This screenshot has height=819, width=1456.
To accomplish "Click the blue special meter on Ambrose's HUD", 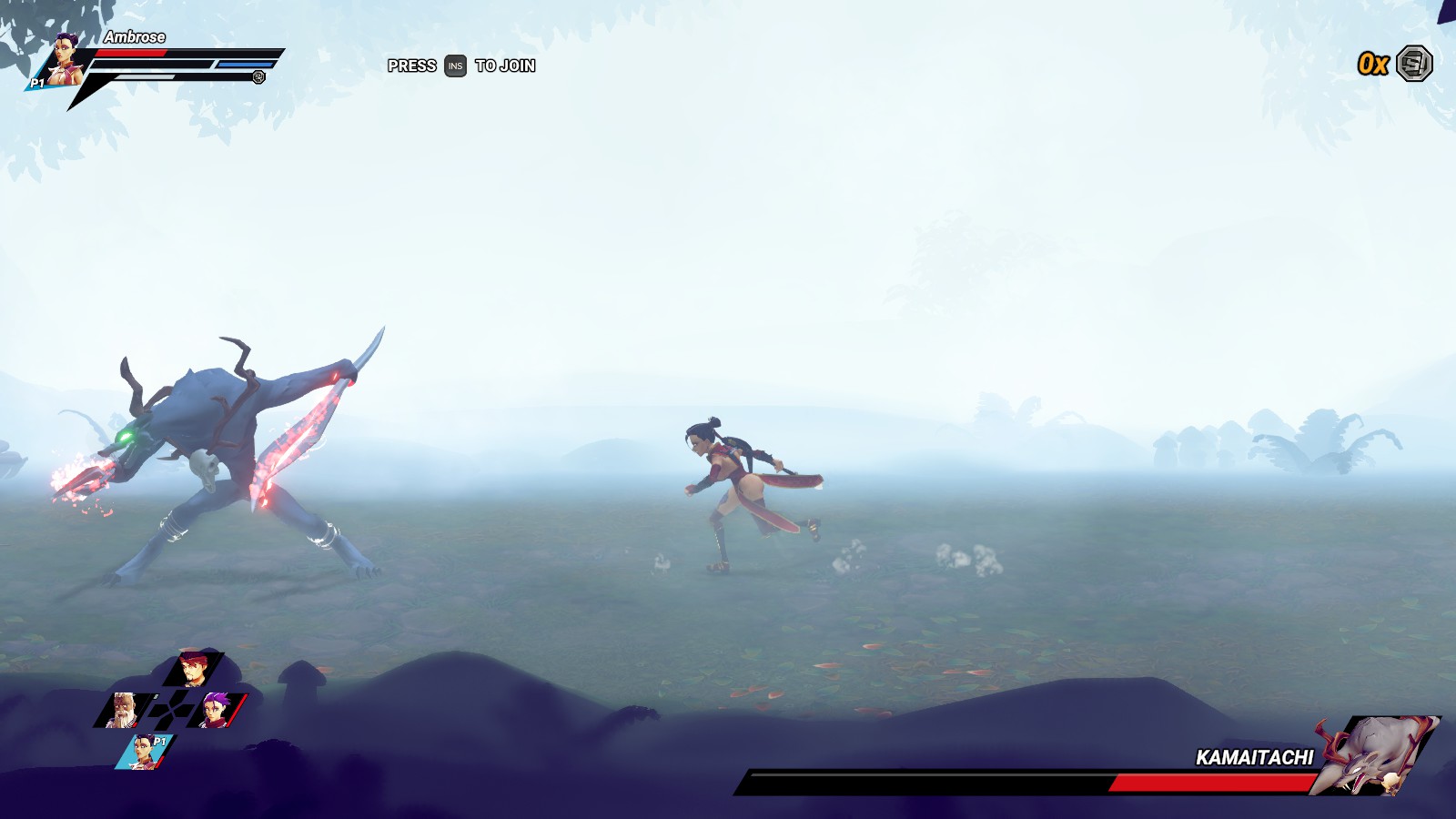I will point(244,64).
